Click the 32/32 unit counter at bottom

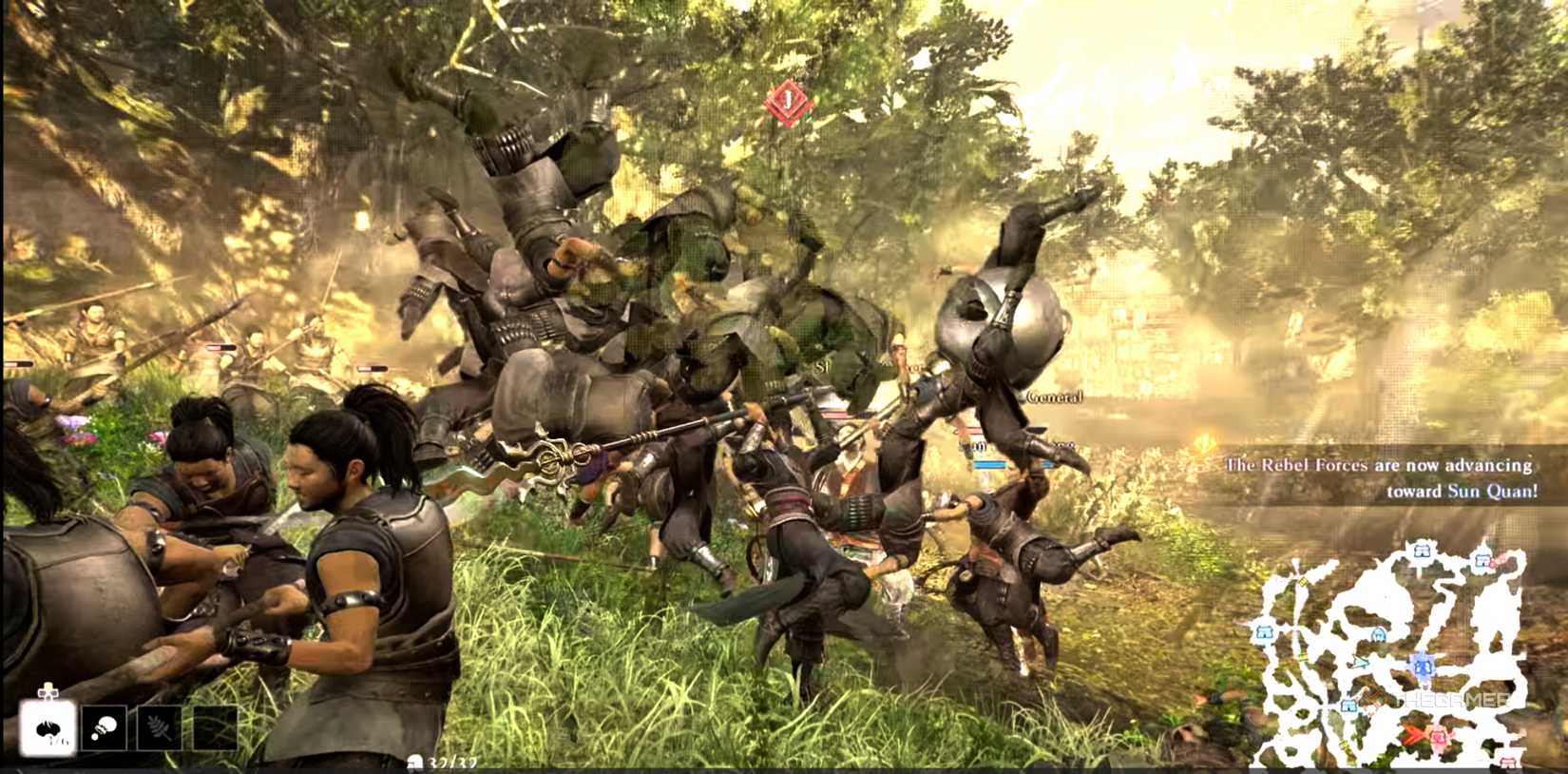coord(449,763)
